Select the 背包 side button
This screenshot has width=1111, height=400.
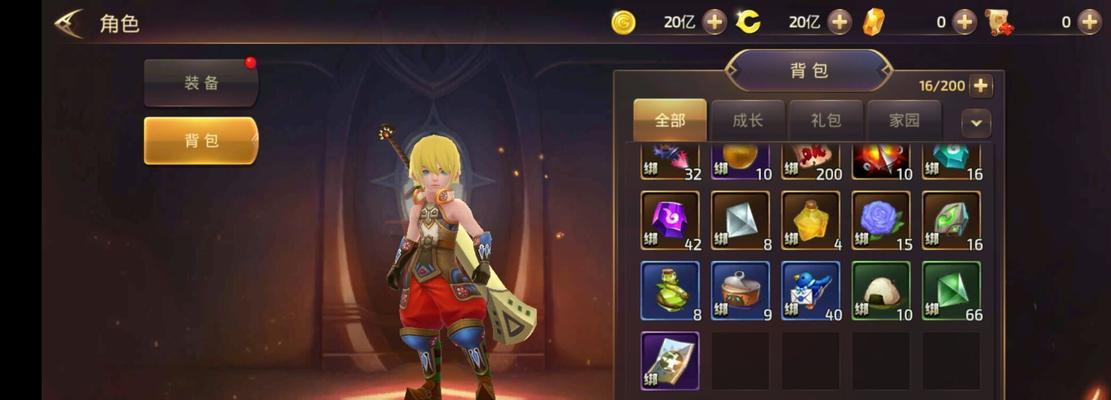(201, 140)
